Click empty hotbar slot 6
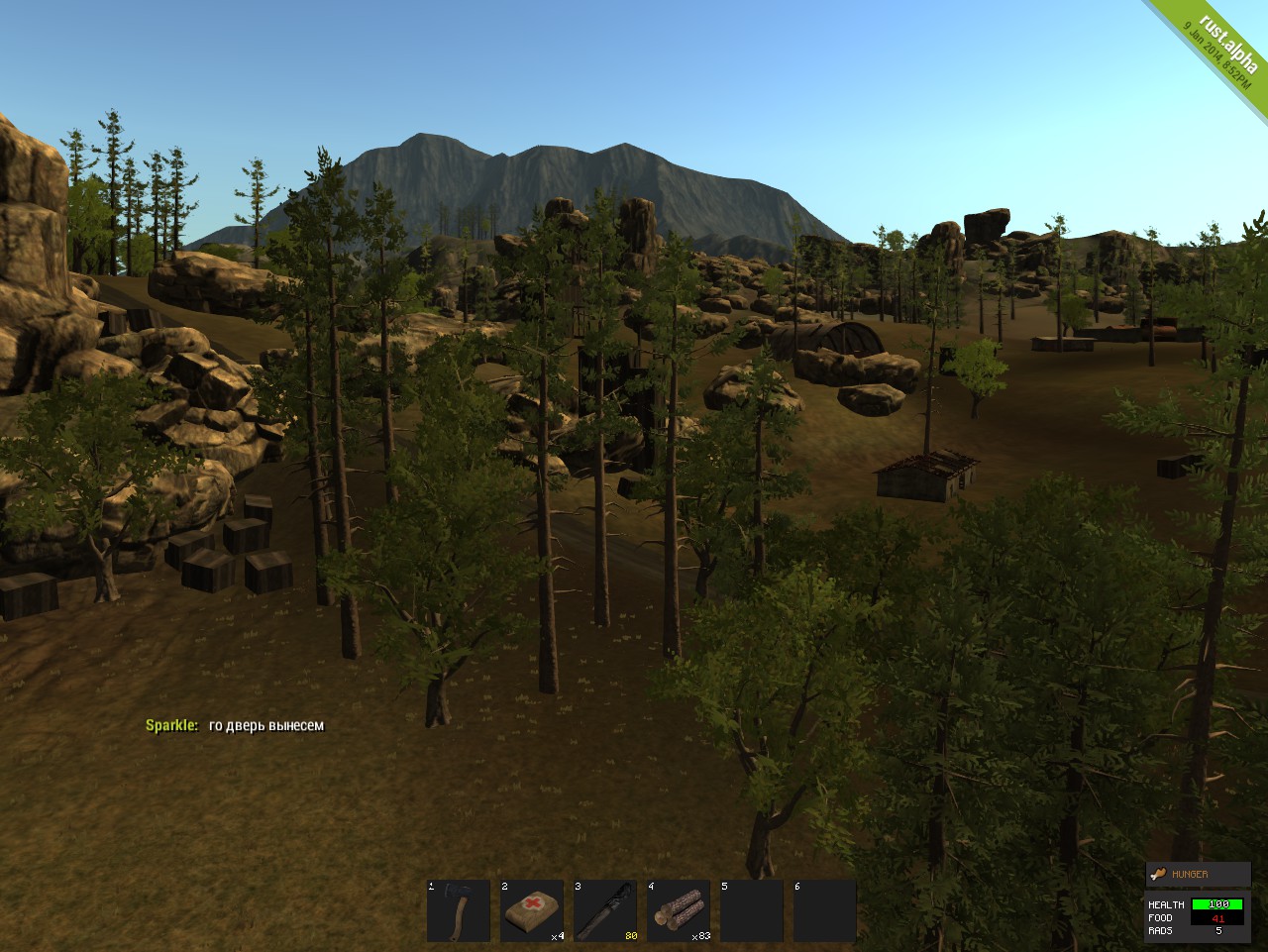This screenshot has height=952, width=1268. [x=825, y=910]
